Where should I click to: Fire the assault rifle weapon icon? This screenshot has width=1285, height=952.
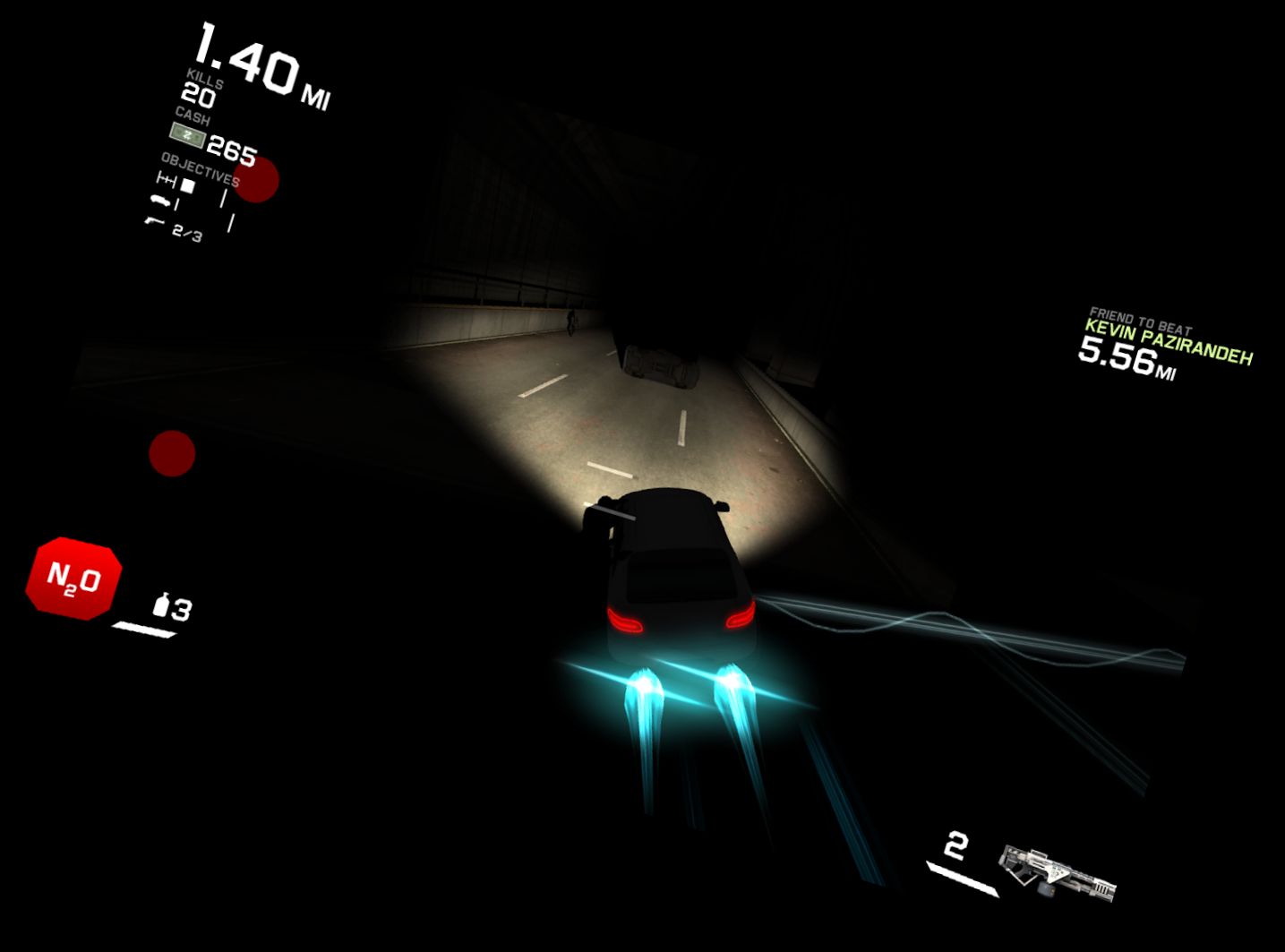coord(1058,871)
